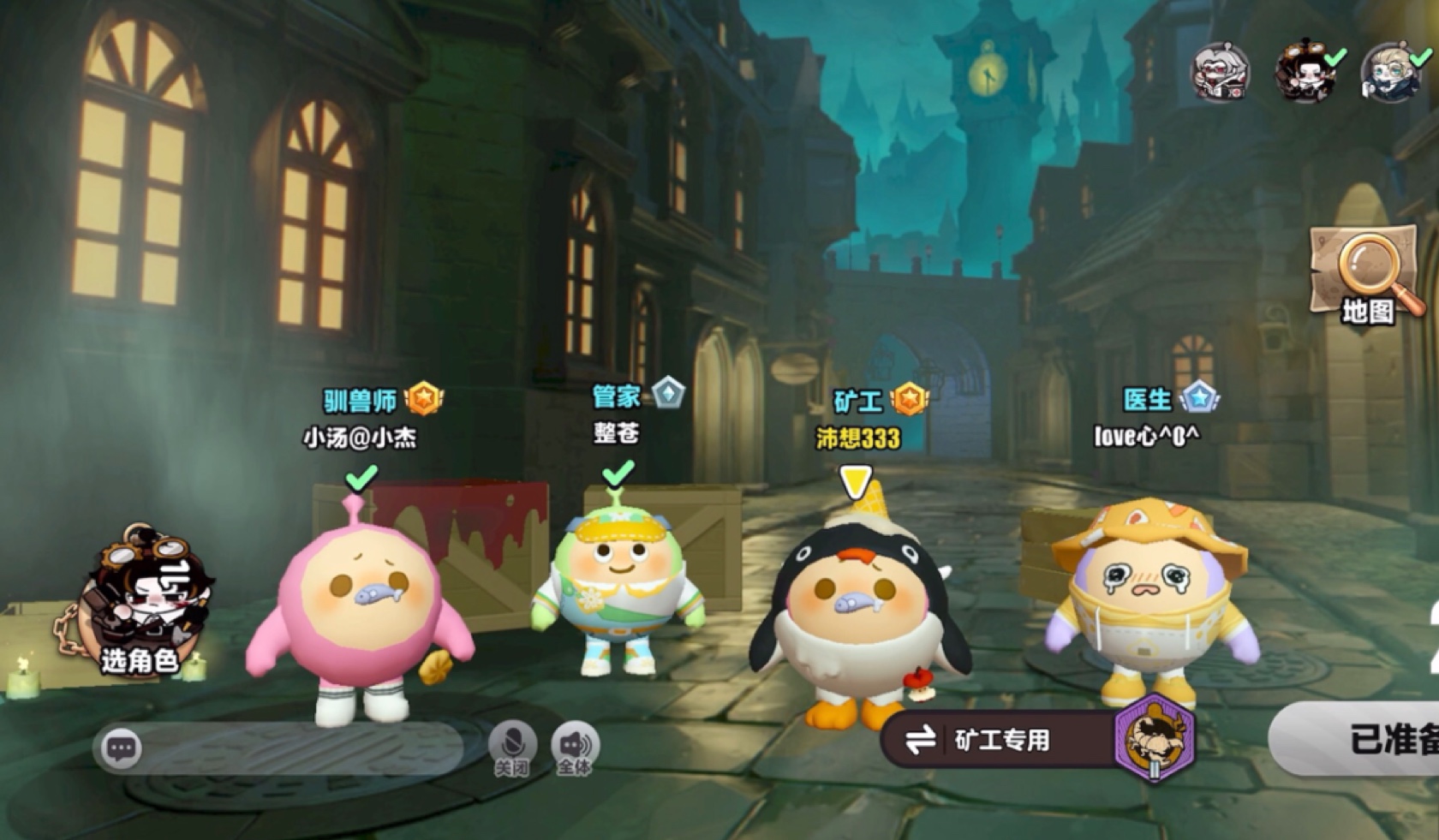Toggle the 全体 speaker channel button
This screenshot has height=840, width=1439.
pyautogui.click(x=575, y=747)
